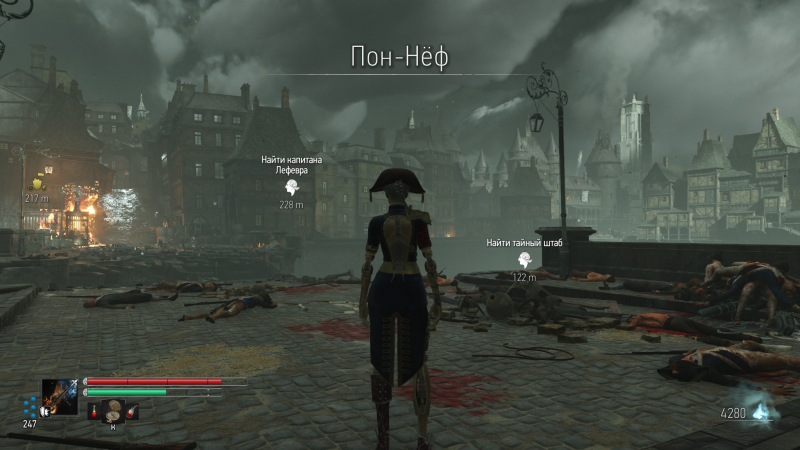The image size is (800, 450).
Task: Select the 'Найти тайный штаб' objective marker
Action: pos(523,259)
